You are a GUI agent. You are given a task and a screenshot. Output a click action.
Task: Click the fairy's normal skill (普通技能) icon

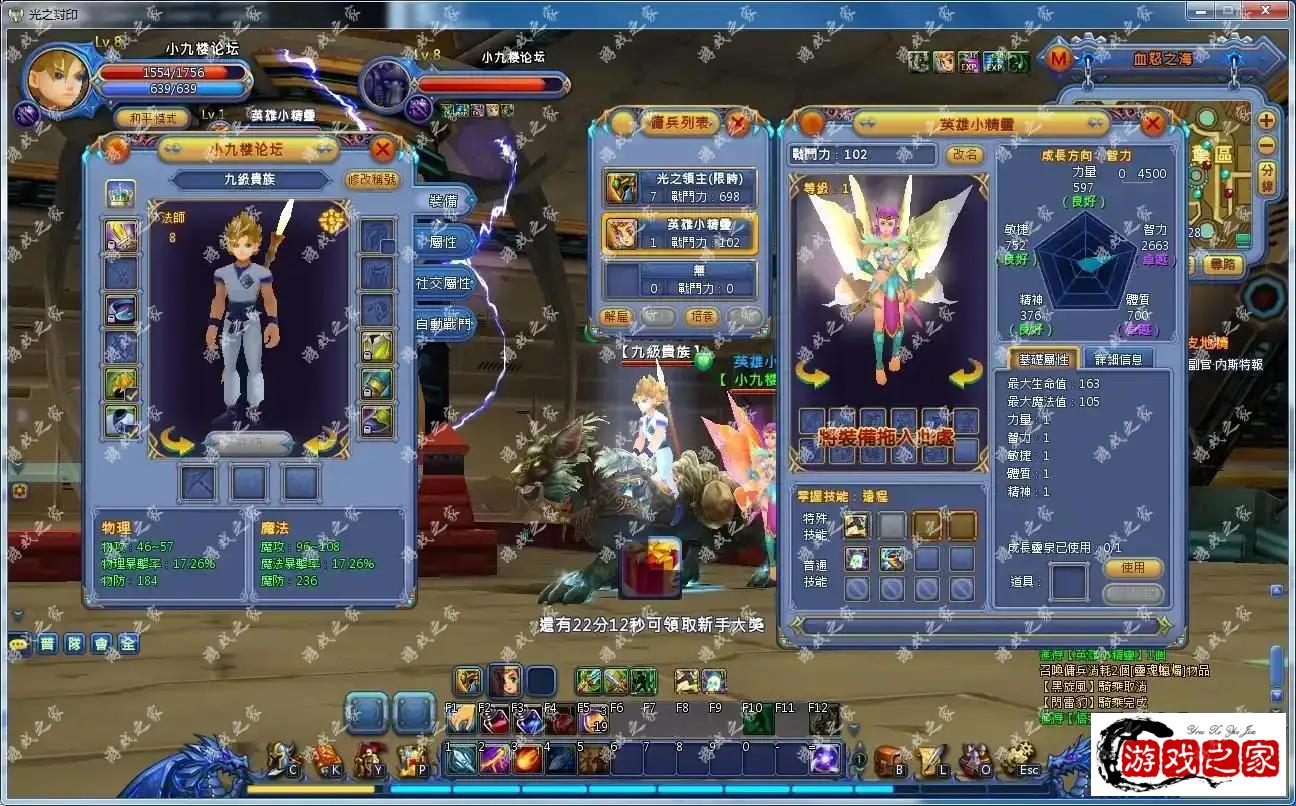tap(857, 557)
